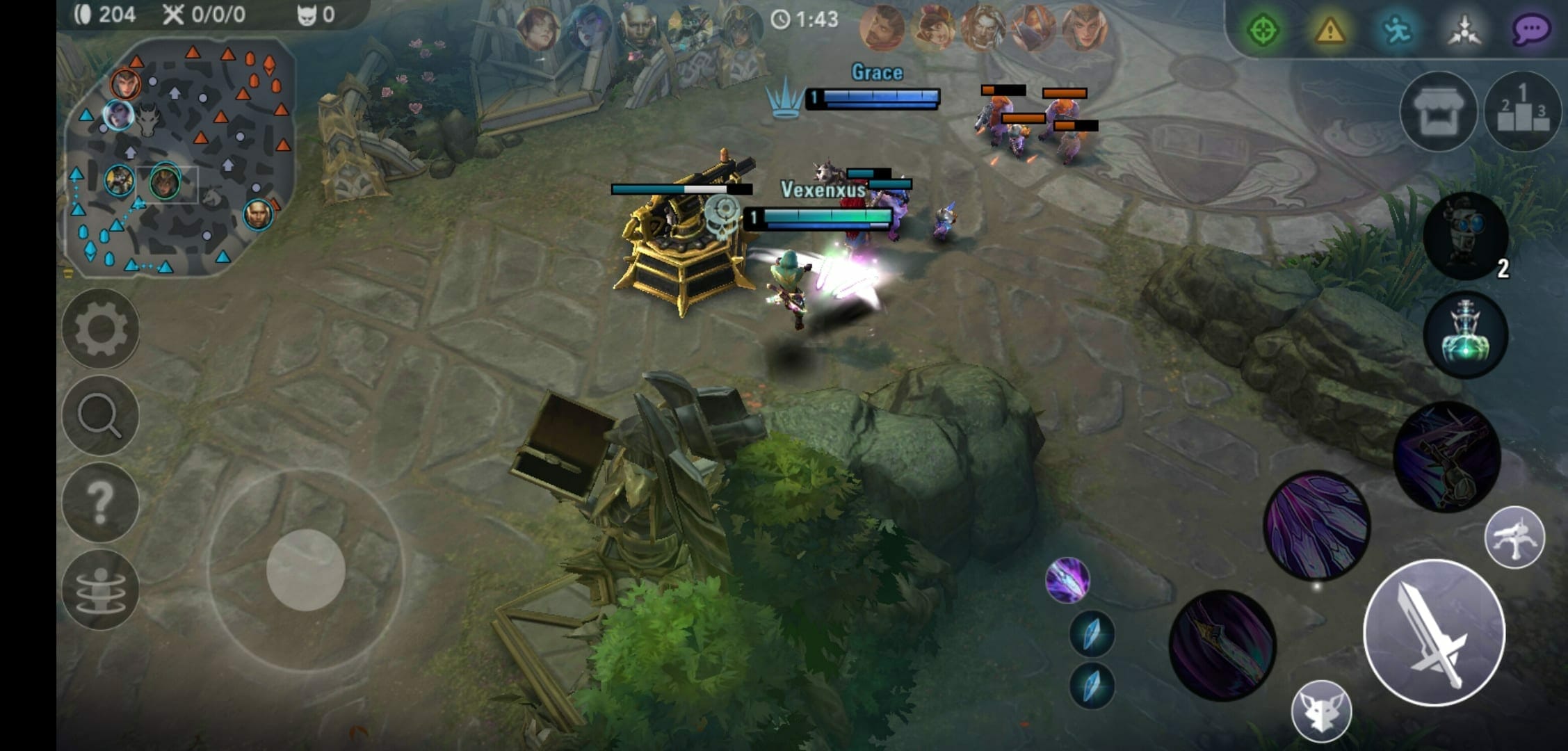Send the blue running-figure ping

(1396, 30)
